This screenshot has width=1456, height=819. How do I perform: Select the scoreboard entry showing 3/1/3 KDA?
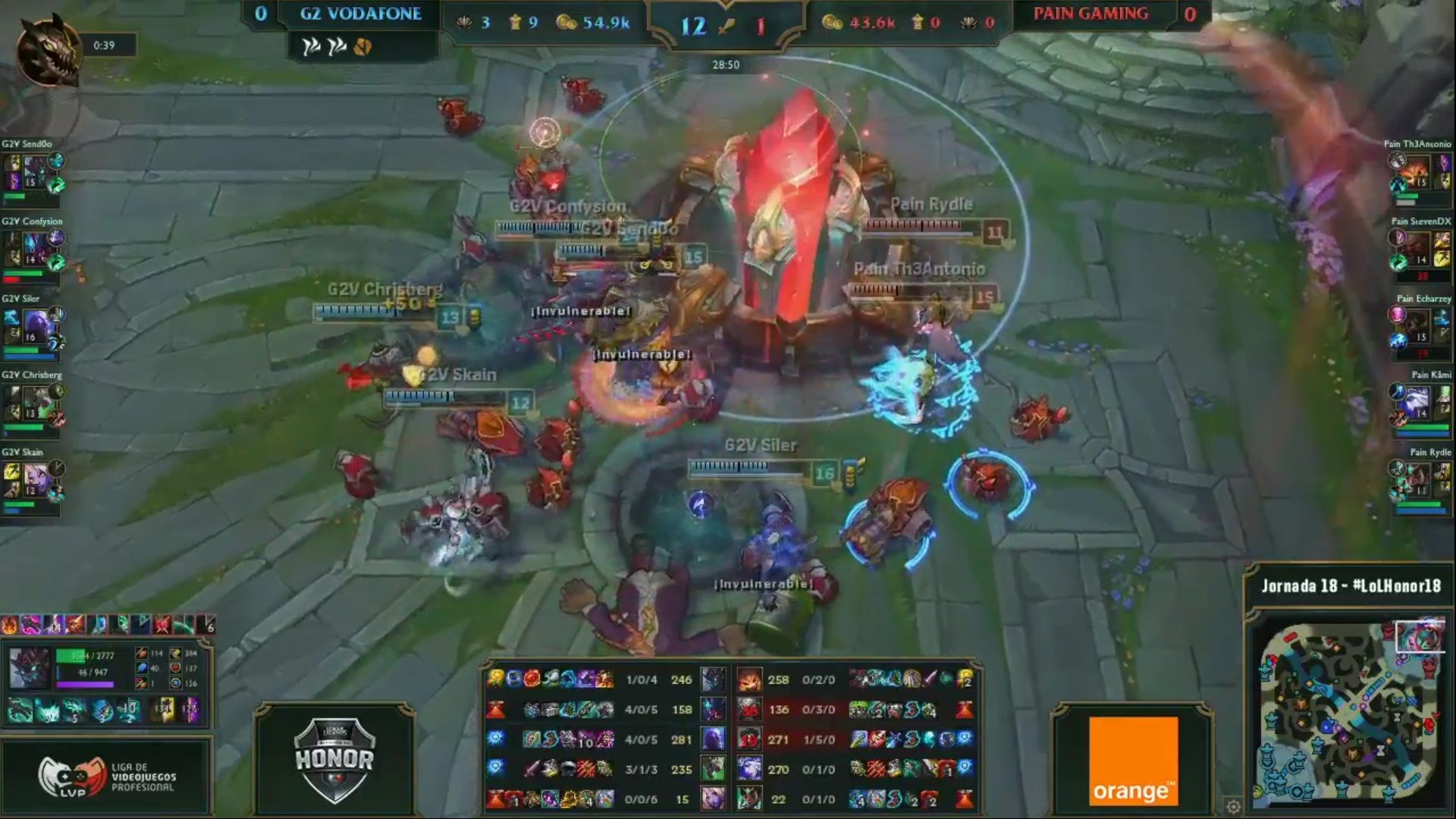click(642, 769)
